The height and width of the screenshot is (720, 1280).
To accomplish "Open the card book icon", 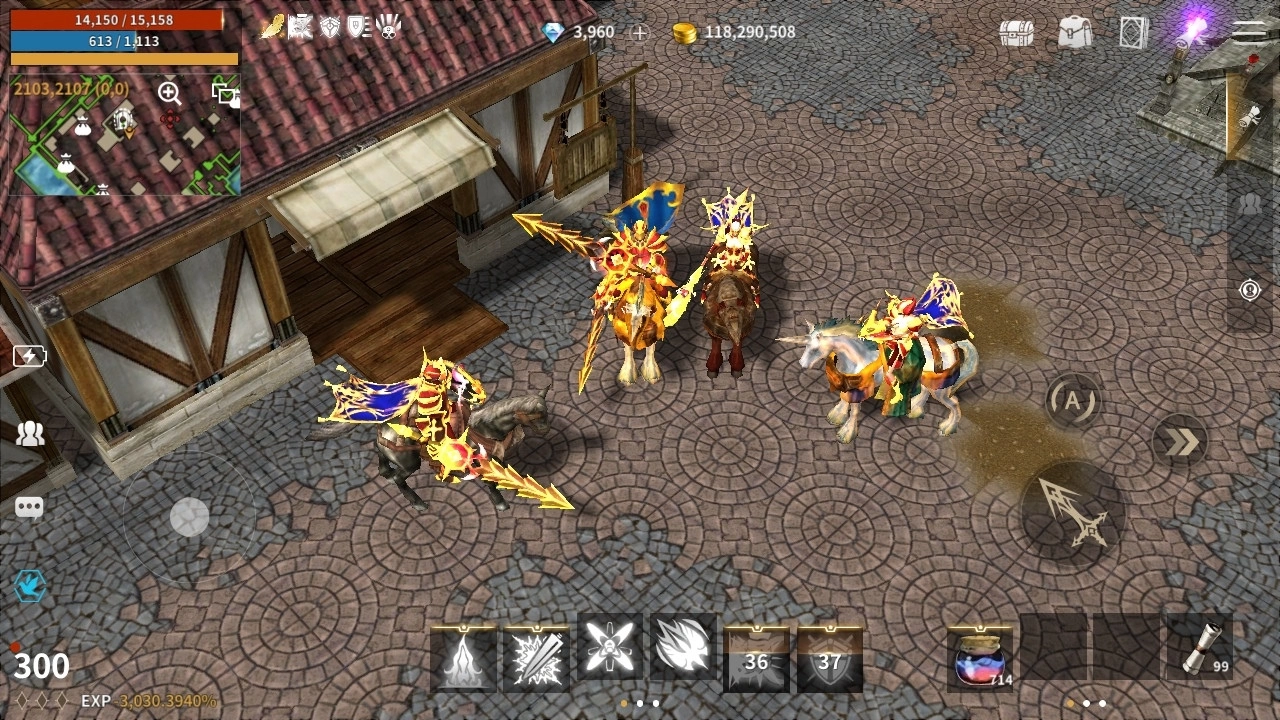I will [x=1134, y=33].
